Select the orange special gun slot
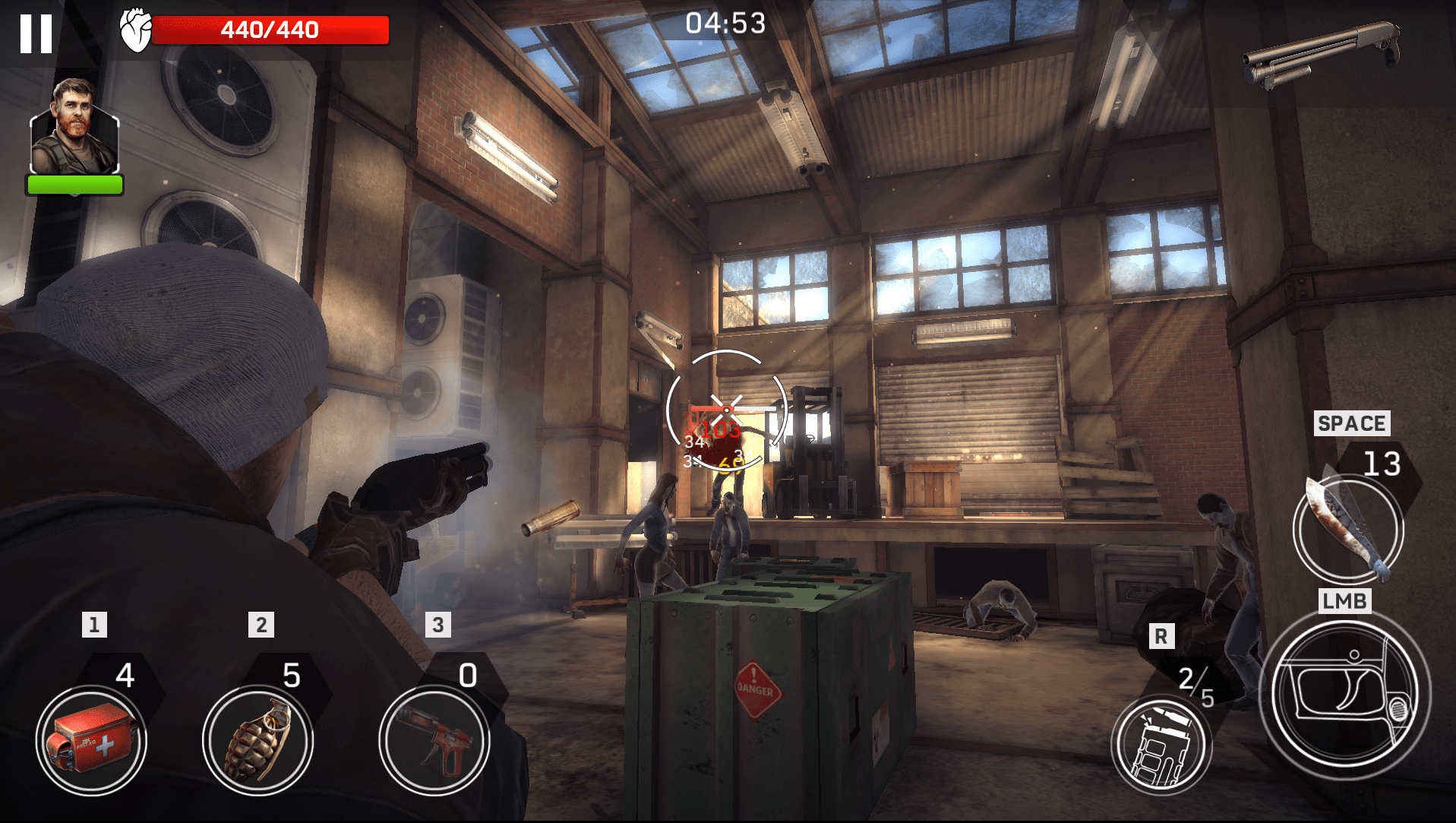1456x823 pixels. (x=434, y=741)
